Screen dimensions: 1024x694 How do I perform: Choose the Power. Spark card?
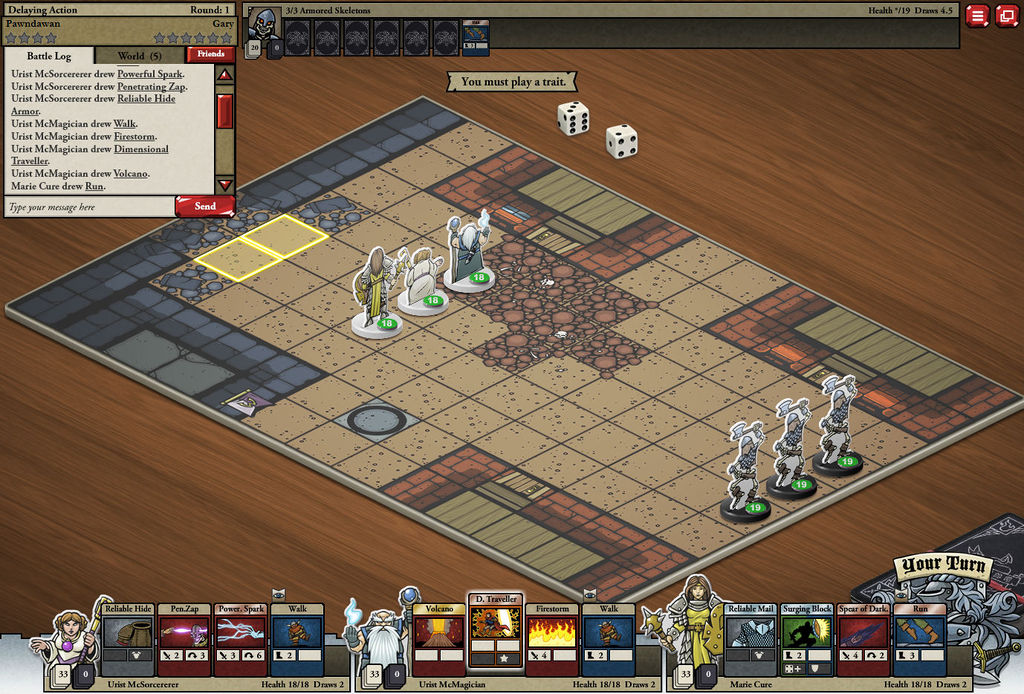pyautogui.click(x=241, y=639)
